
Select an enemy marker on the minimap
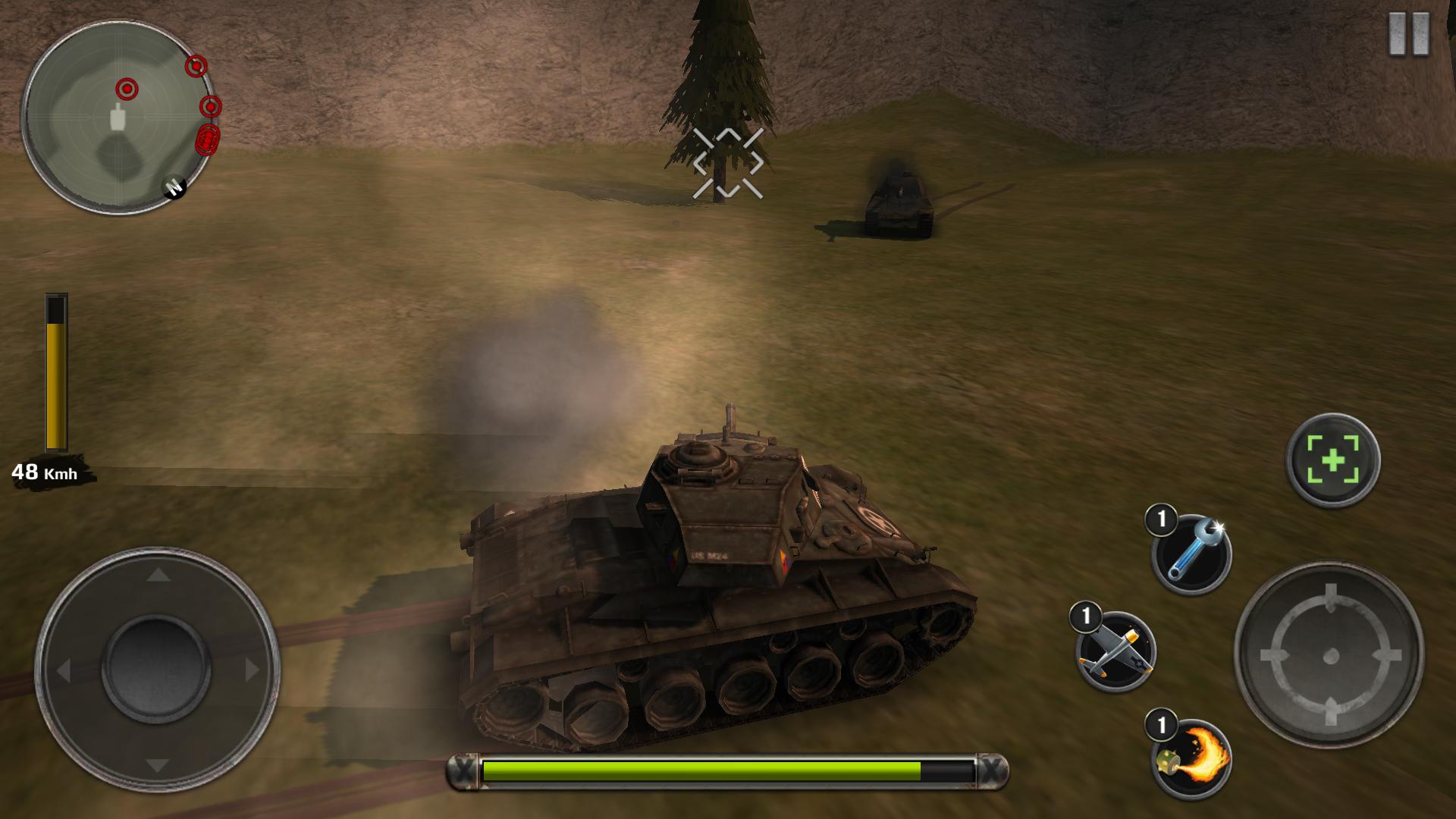tap(127, 88)
